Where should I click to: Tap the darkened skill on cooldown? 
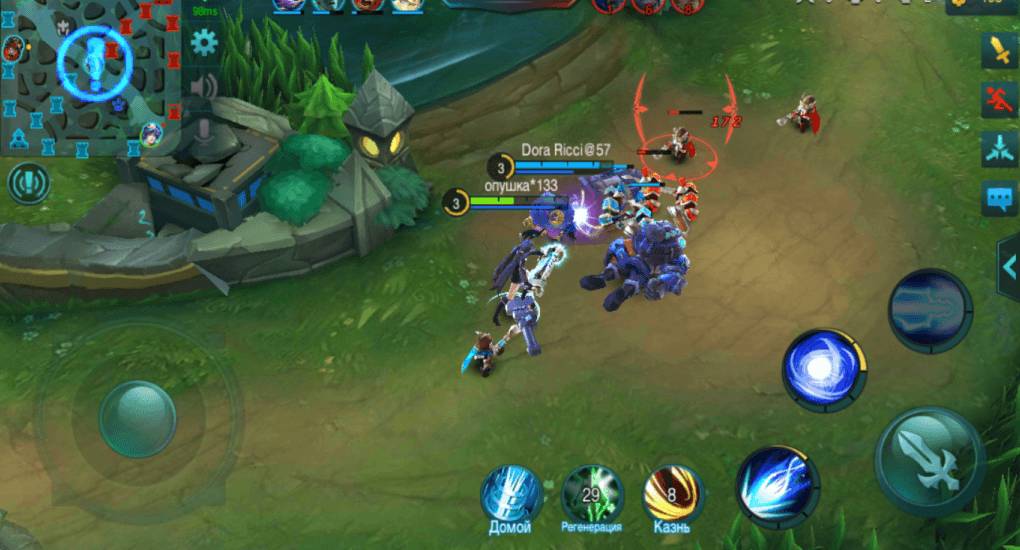pos(930,310)
